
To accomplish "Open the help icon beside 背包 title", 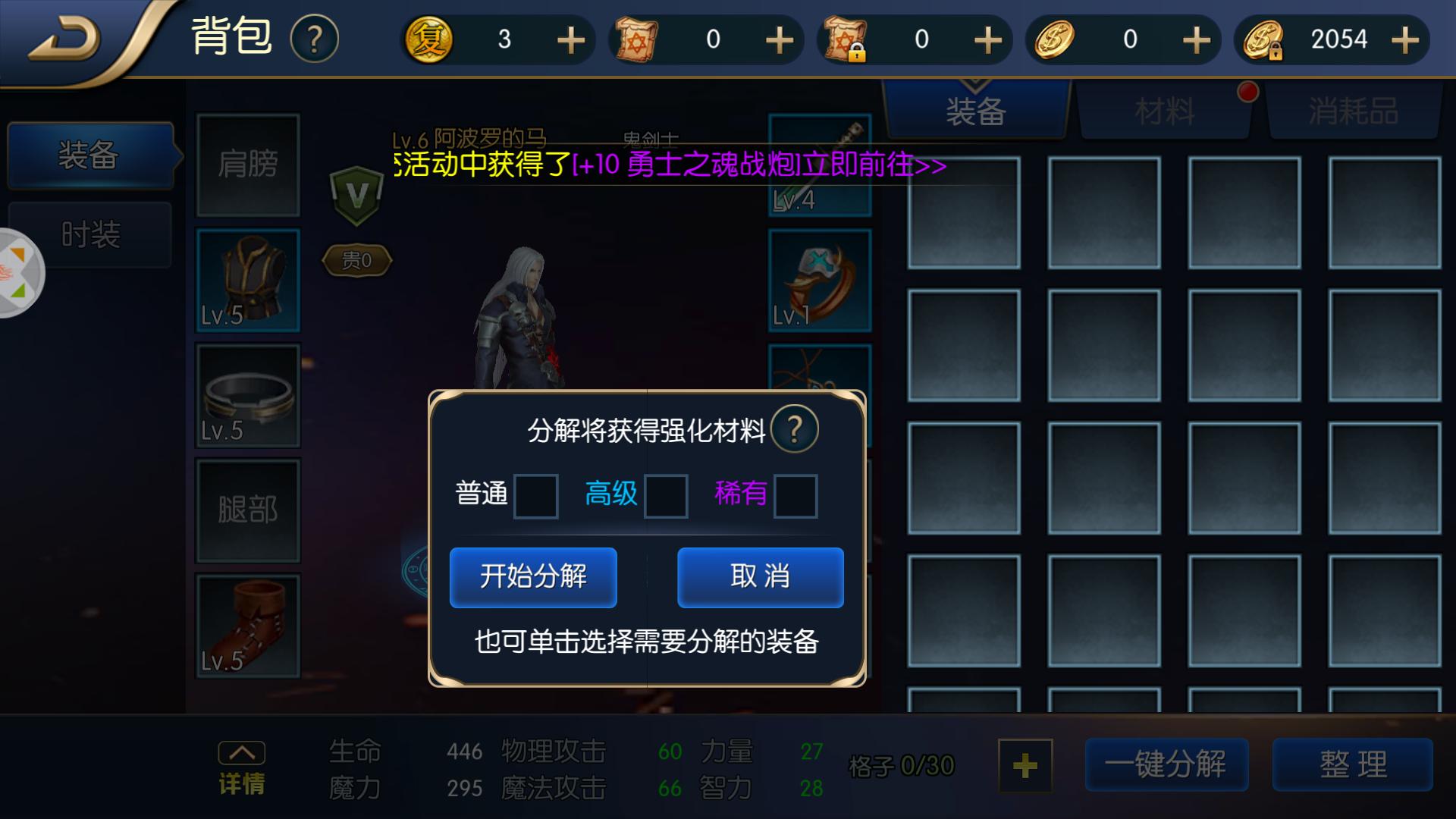I will tap(314, 39).
